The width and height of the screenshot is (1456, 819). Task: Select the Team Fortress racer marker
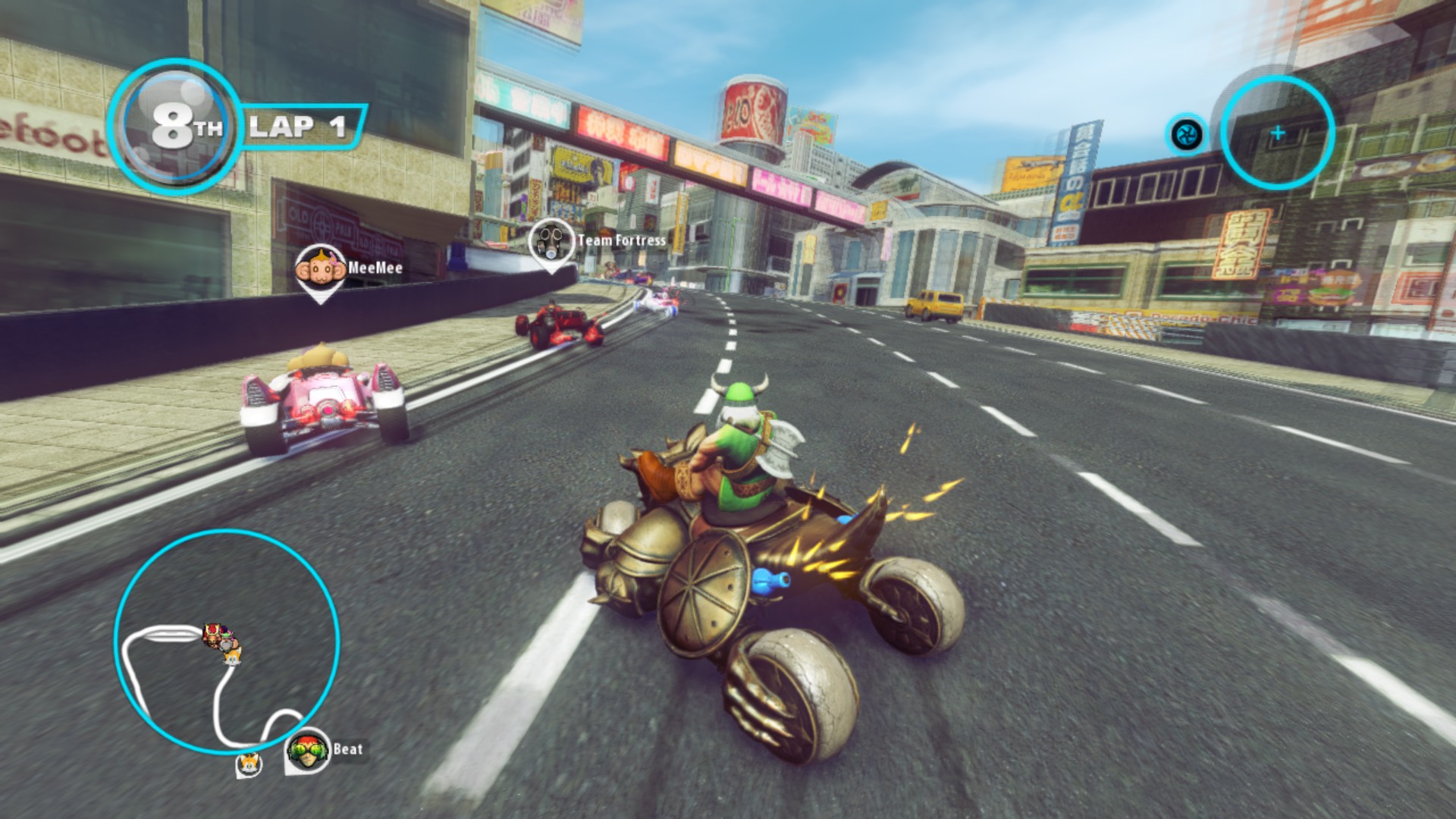[551, 242]
